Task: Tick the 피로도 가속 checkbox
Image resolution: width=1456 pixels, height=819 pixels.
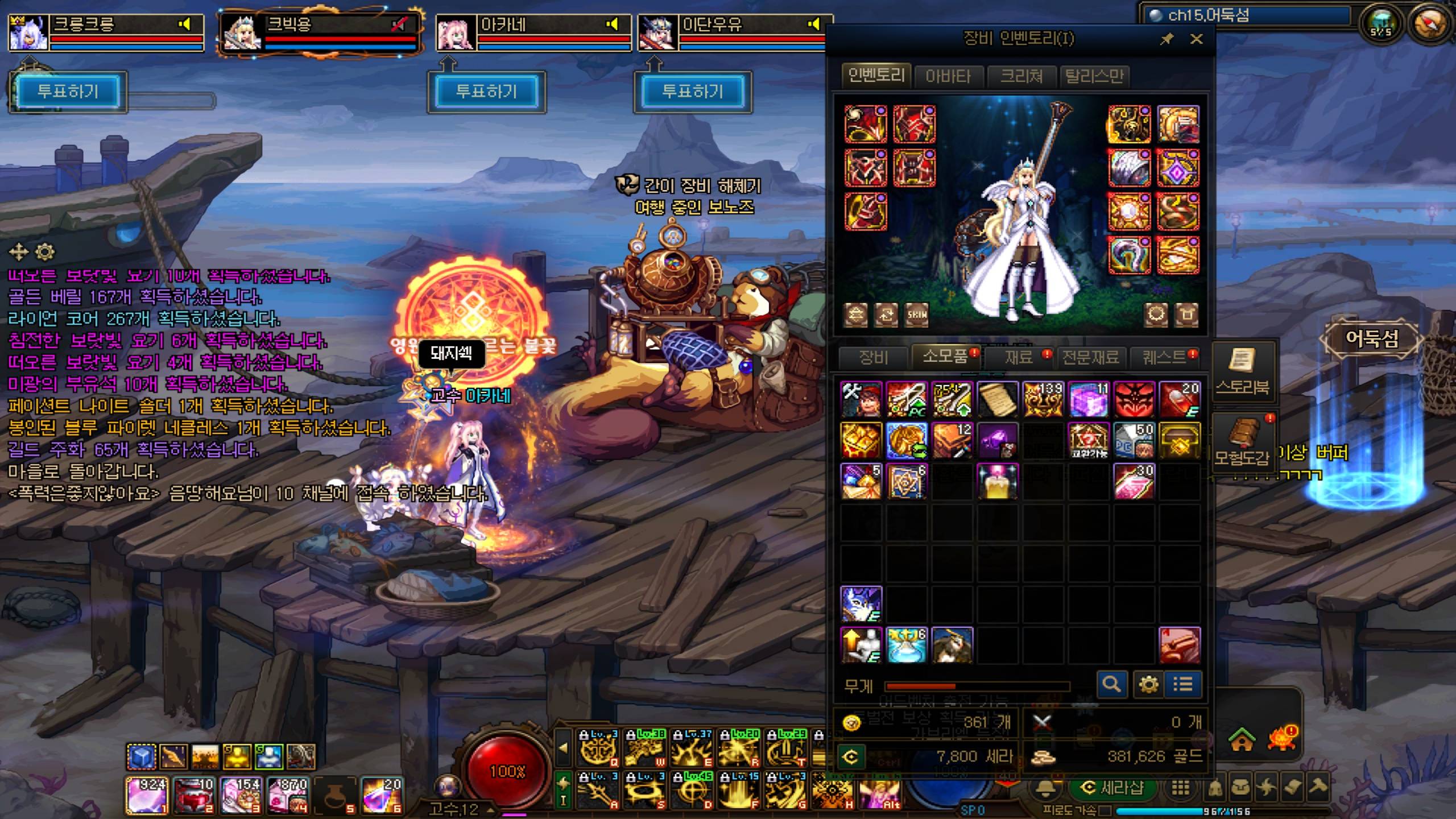Action: point(1106,810)
